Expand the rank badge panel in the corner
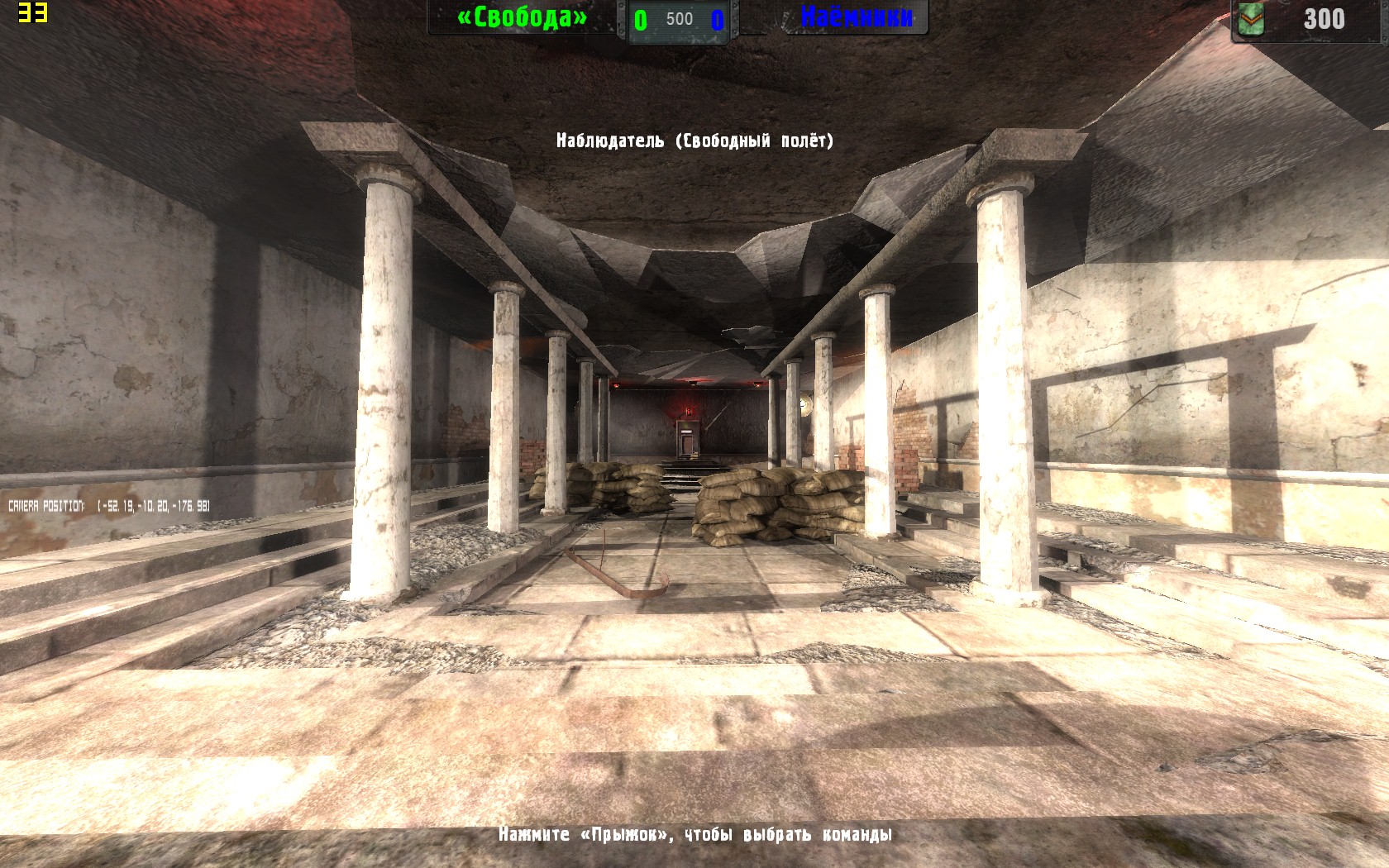1389x868 pixels. (x=1251, y=19)
